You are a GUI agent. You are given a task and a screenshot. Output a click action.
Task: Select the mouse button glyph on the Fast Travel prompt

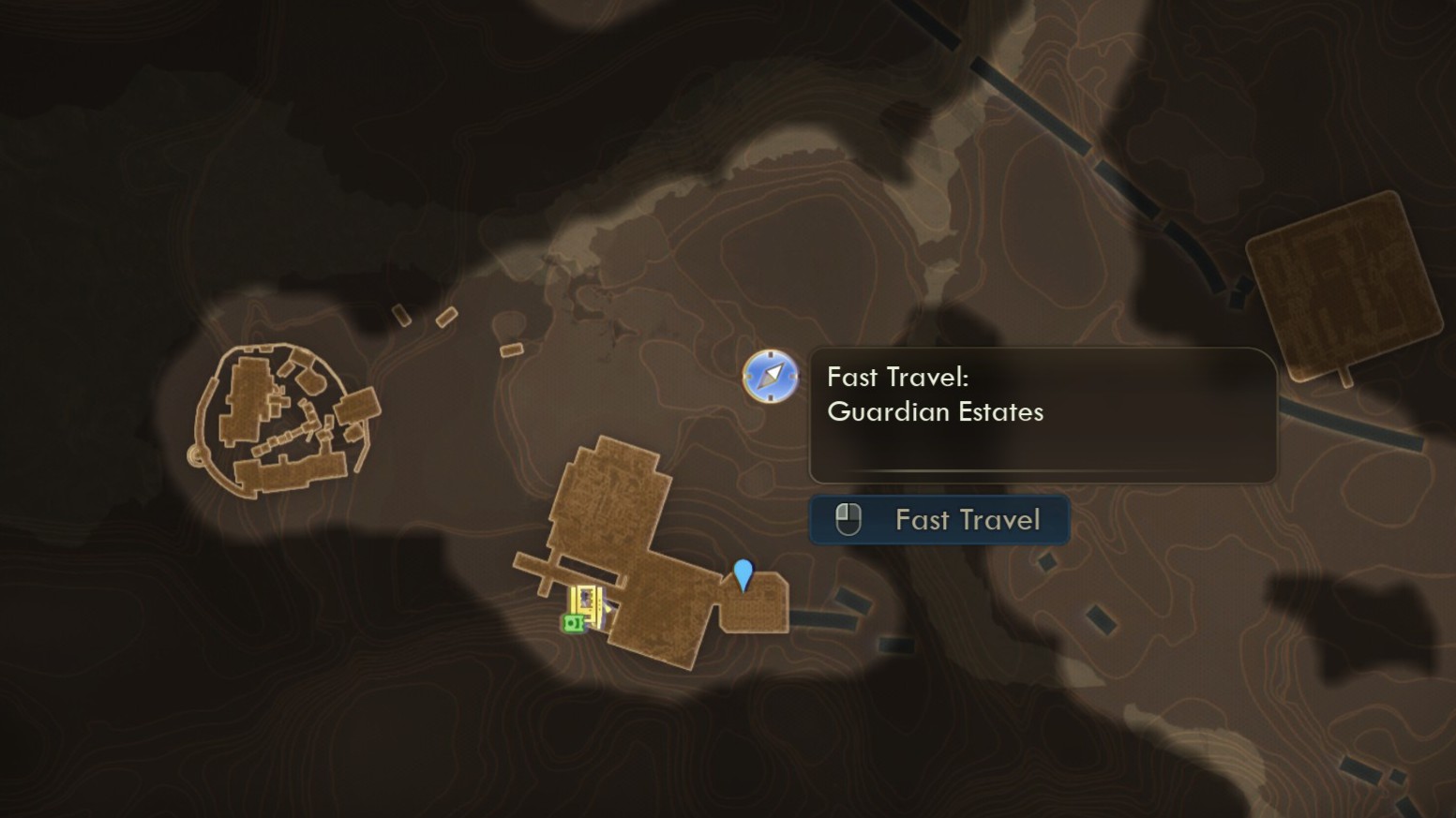pyautogui.click(x=847, y=519)
